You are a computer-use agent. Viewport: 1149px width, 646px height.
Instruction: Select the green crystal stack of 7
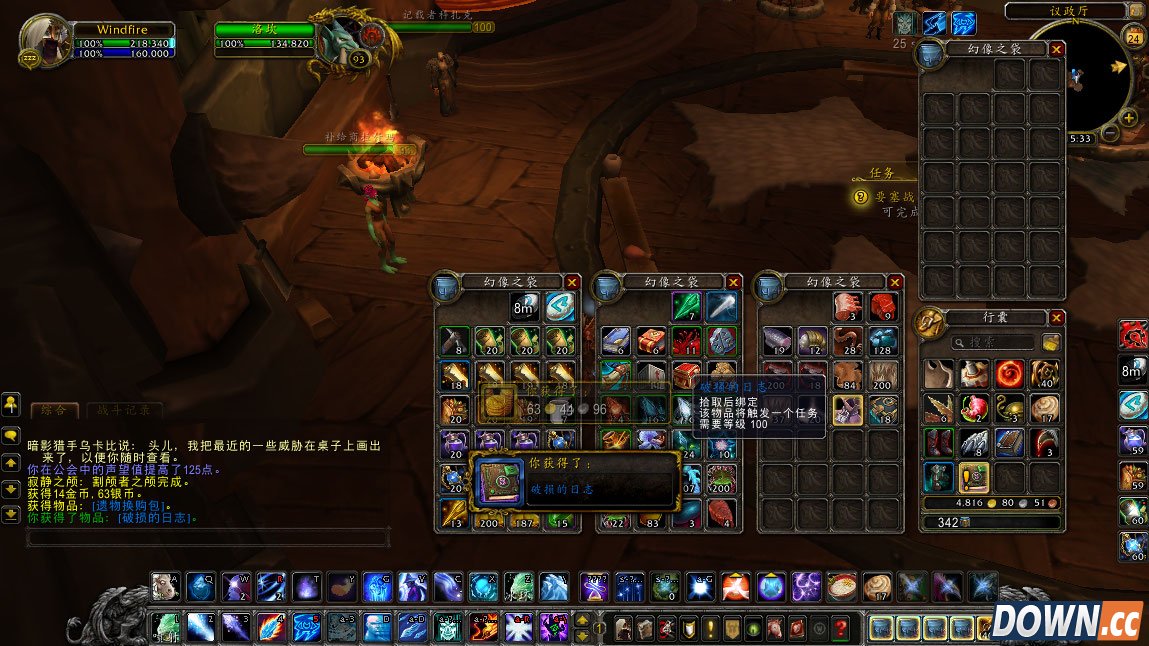click(x=687, y=306)
